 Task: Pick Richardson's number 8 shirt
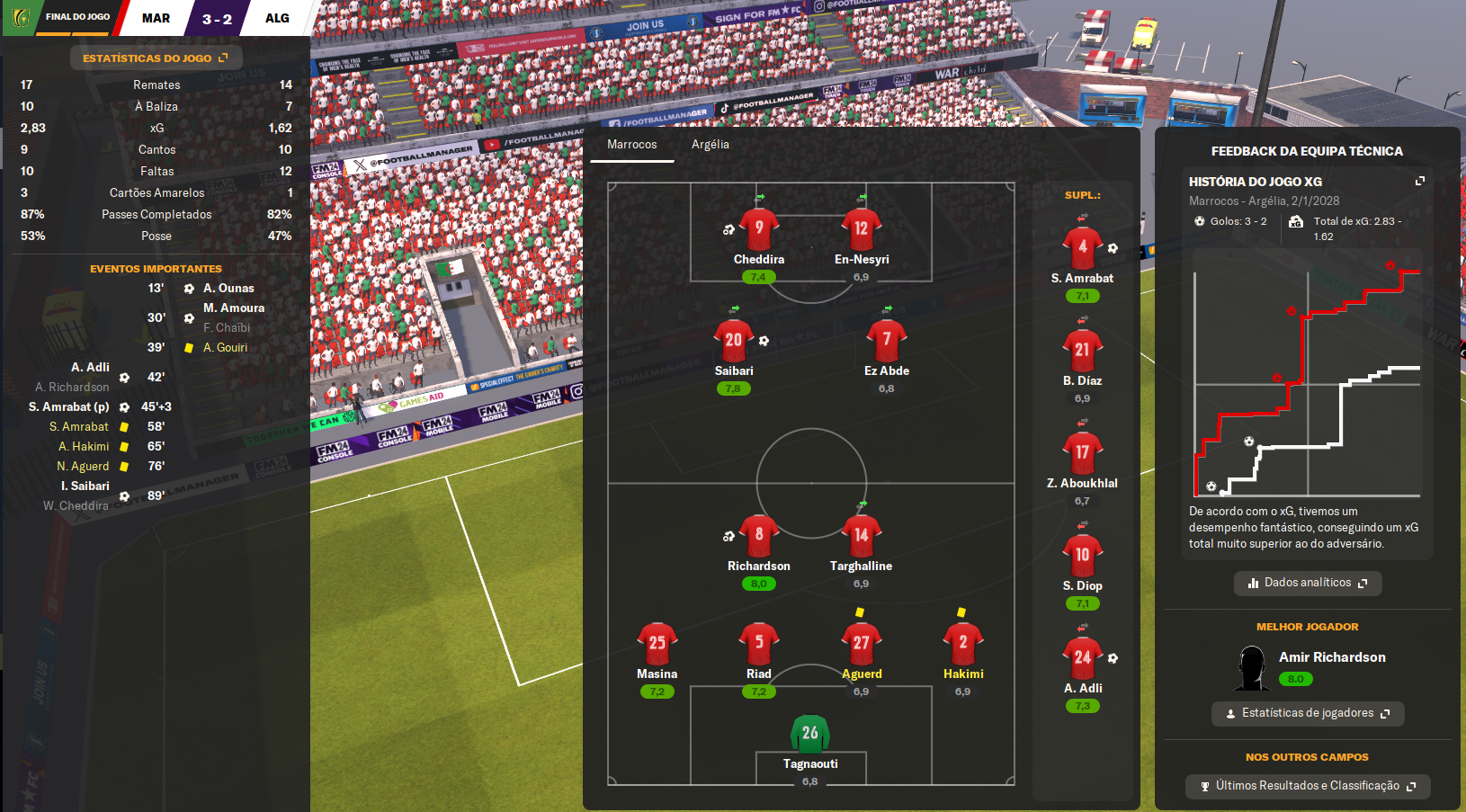pos(759,535)
